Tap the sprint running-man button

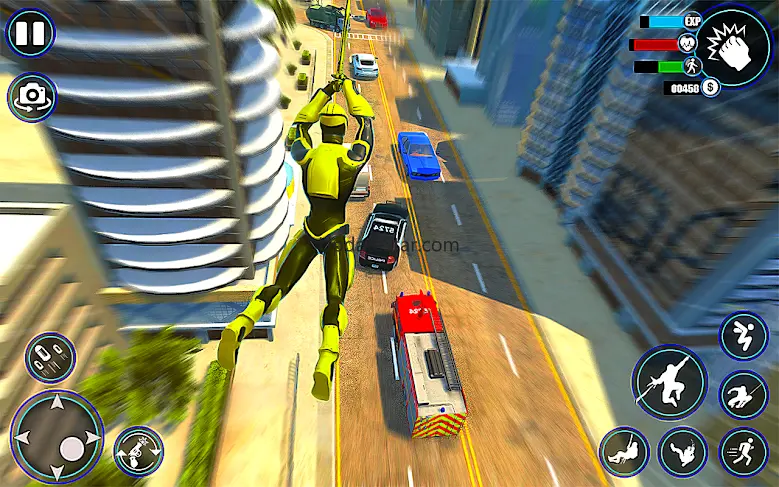tap(743, 452)
